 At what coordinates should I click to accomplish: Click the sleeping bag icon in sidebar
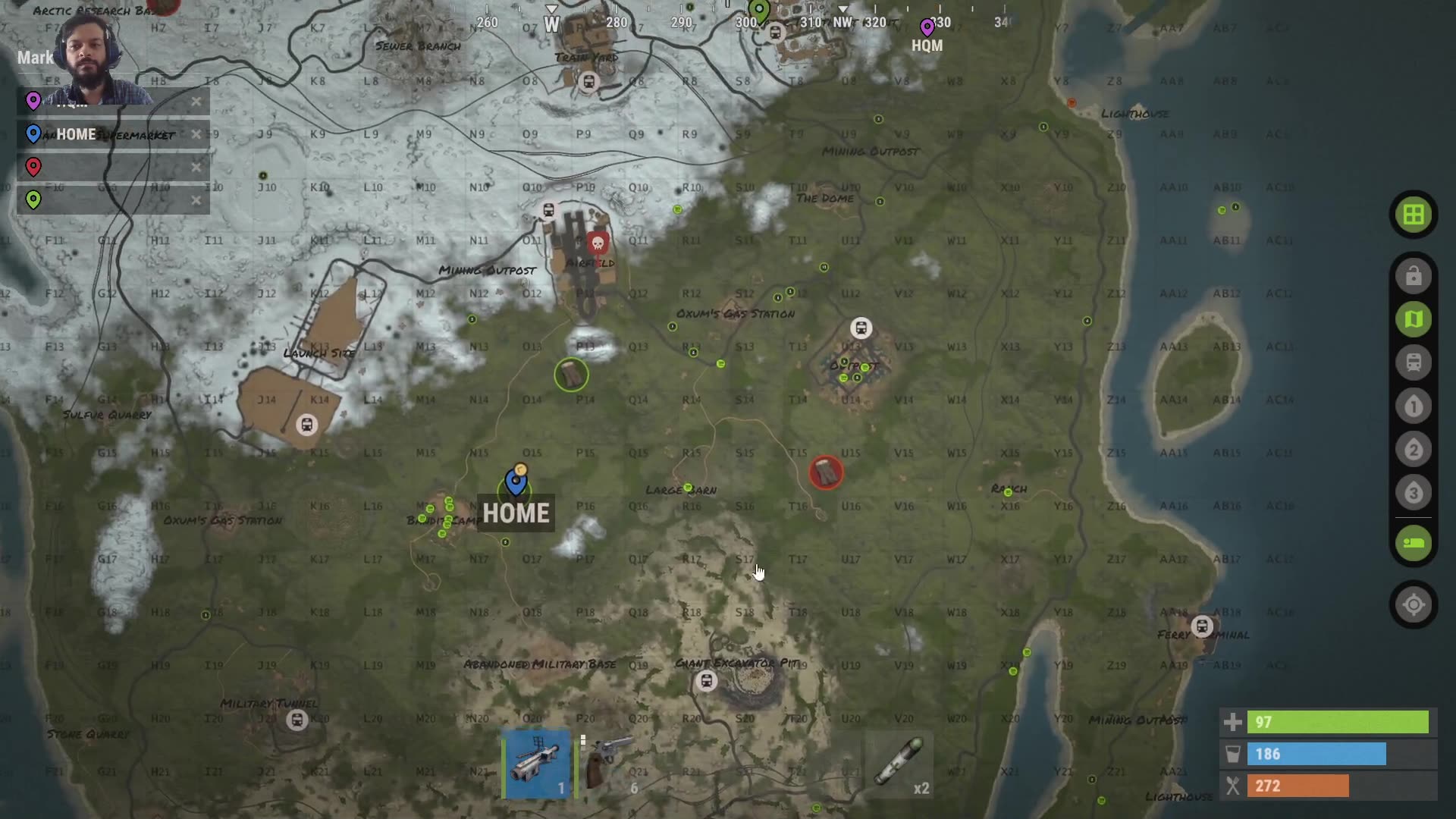click(x=1412, y=542)
